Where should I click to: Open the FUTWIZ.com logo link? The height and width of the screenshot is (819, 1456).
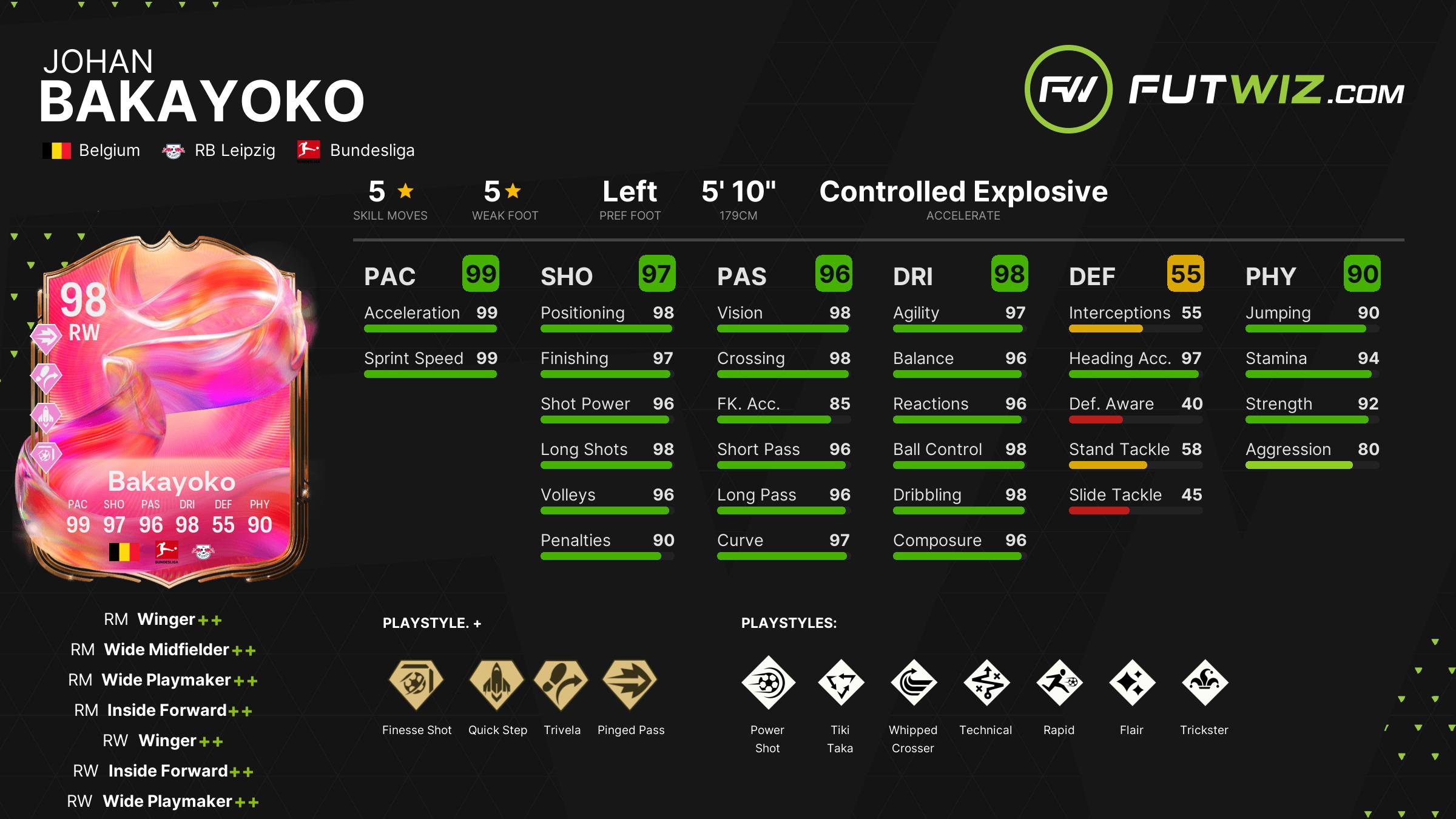pos(1215,90)
